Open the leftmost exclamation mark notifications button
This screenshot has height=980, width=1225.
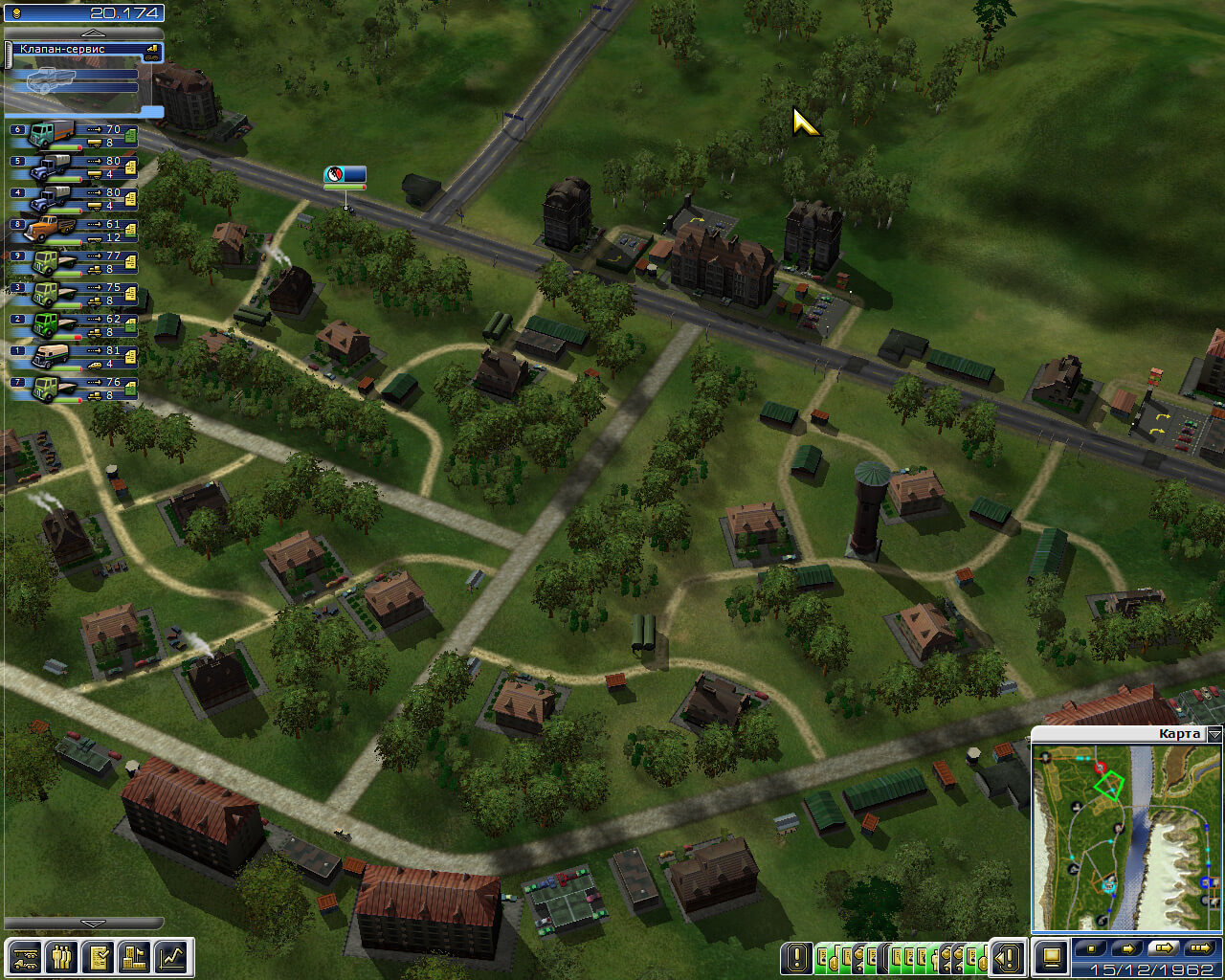pos(796,956)
